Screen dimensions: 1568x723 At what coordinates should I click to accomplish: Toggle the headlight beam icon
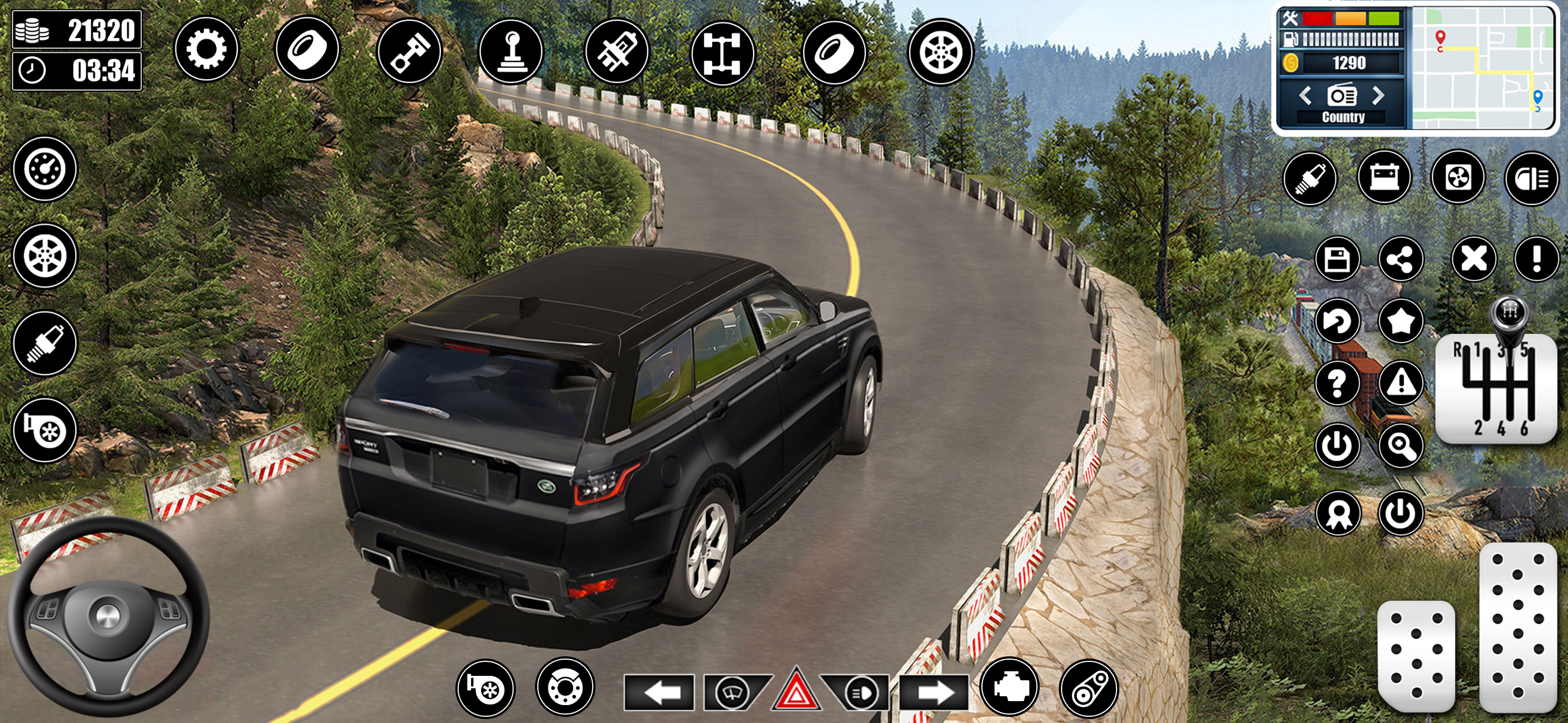pyautogui.click(x=1531, y=179)
